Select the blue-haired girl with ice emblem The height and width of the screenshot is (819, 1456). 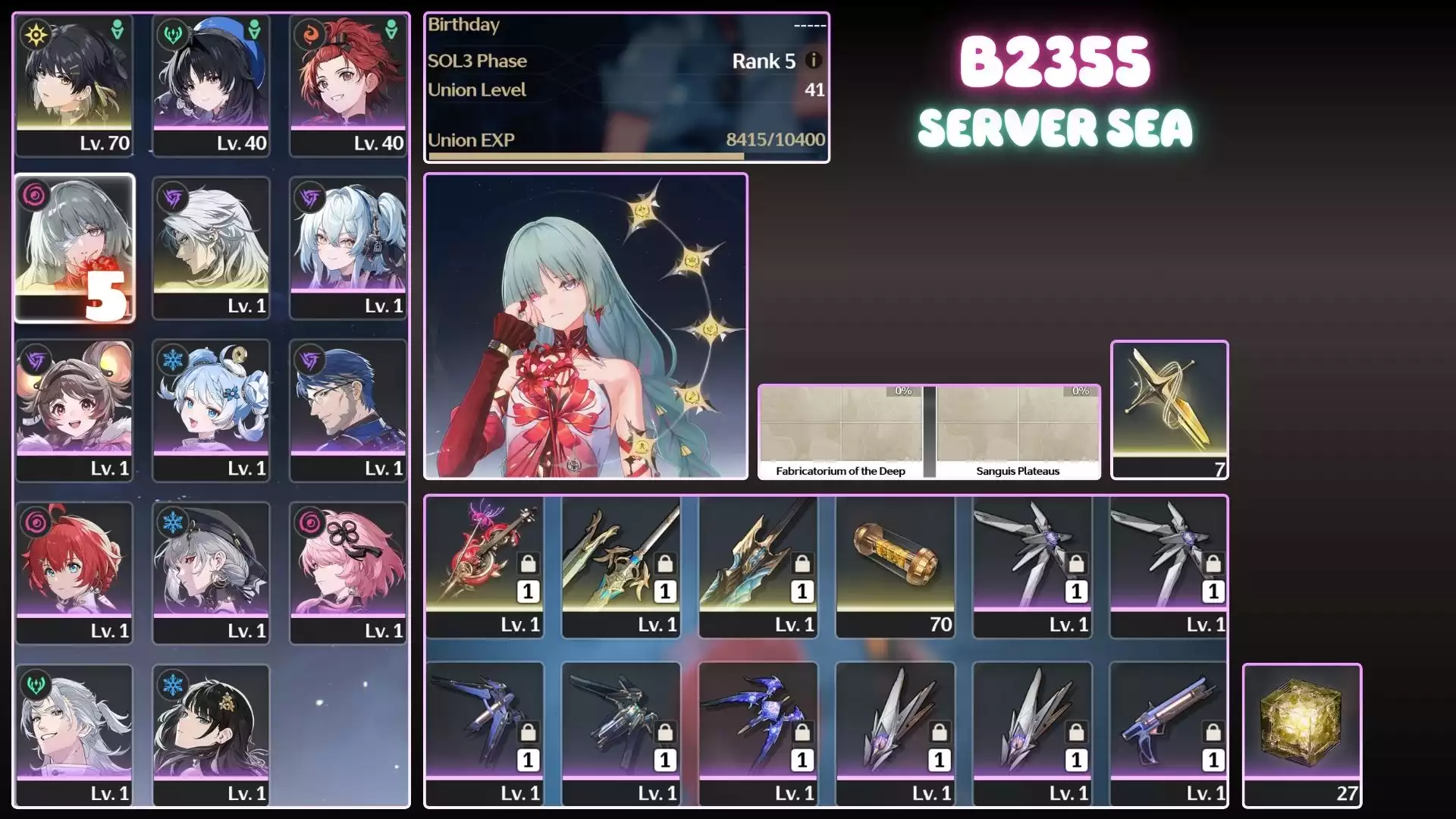pyautogui.click(x=211, y=410)
